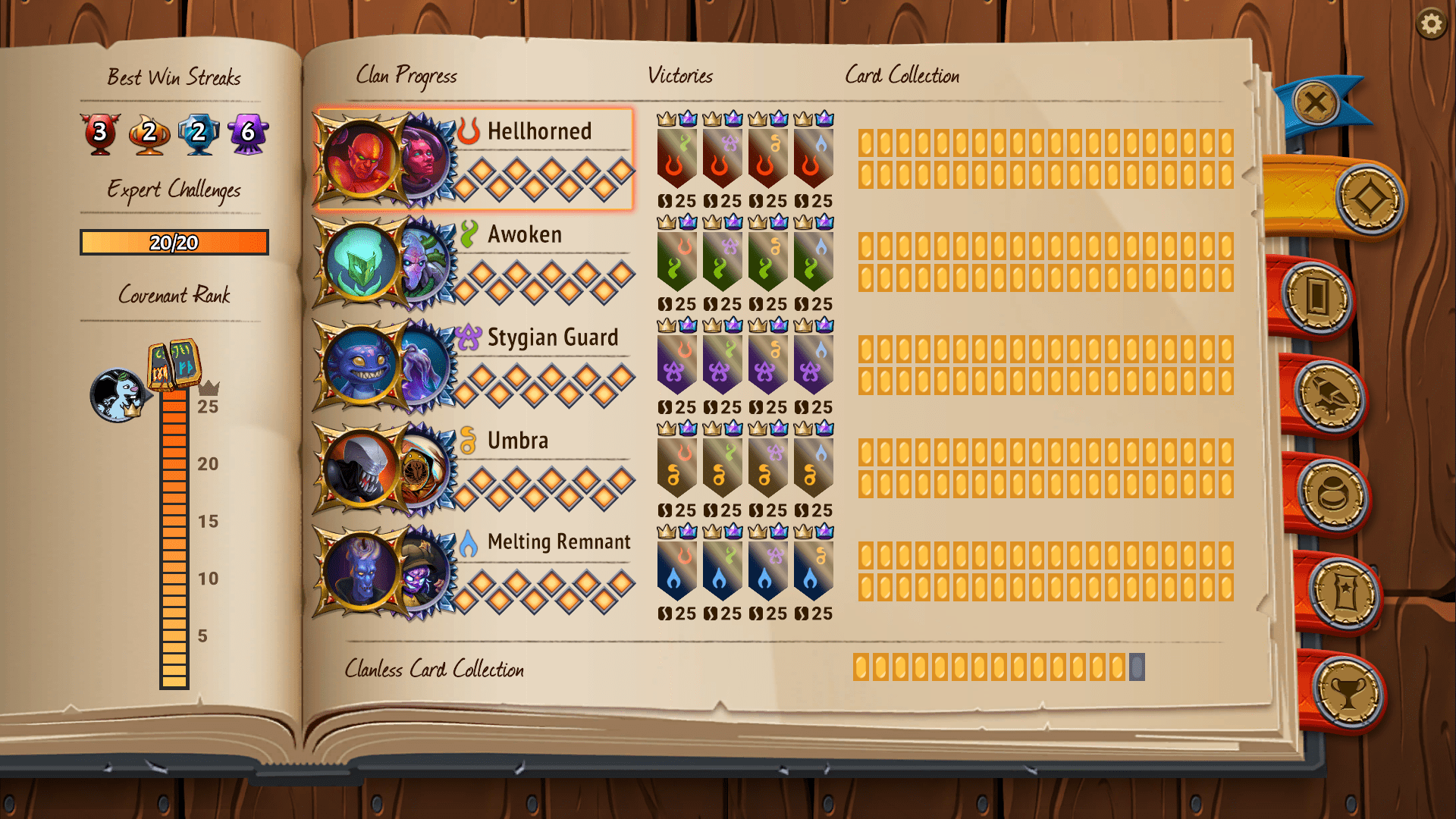Click the Expert Challenges 20/20 progress bar
Image resolution: width=1456 pixels, height=819 pixels.
(173, 243)
